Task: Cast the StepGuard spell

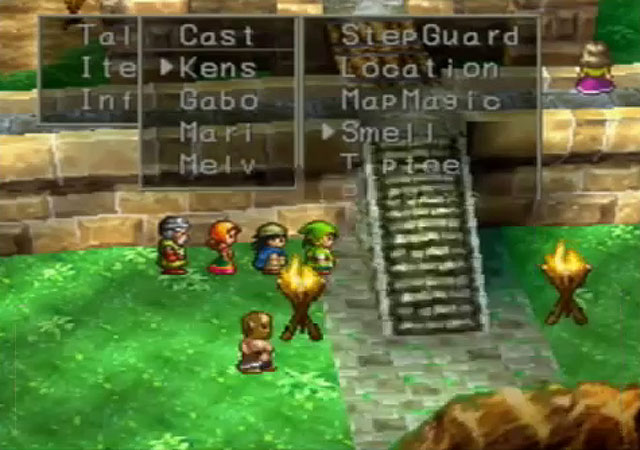Action: 430,36
